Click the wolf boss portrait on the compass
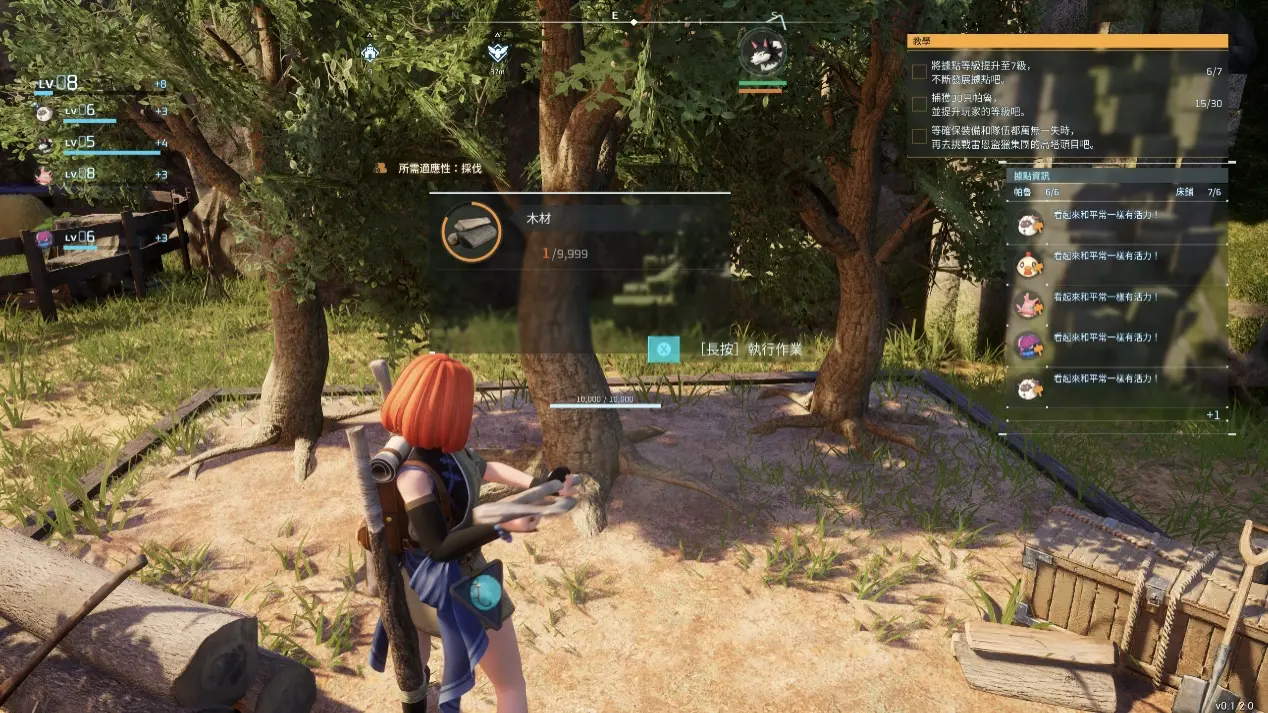The height and width of the screenshot is (713, 1268). point(762,52)
